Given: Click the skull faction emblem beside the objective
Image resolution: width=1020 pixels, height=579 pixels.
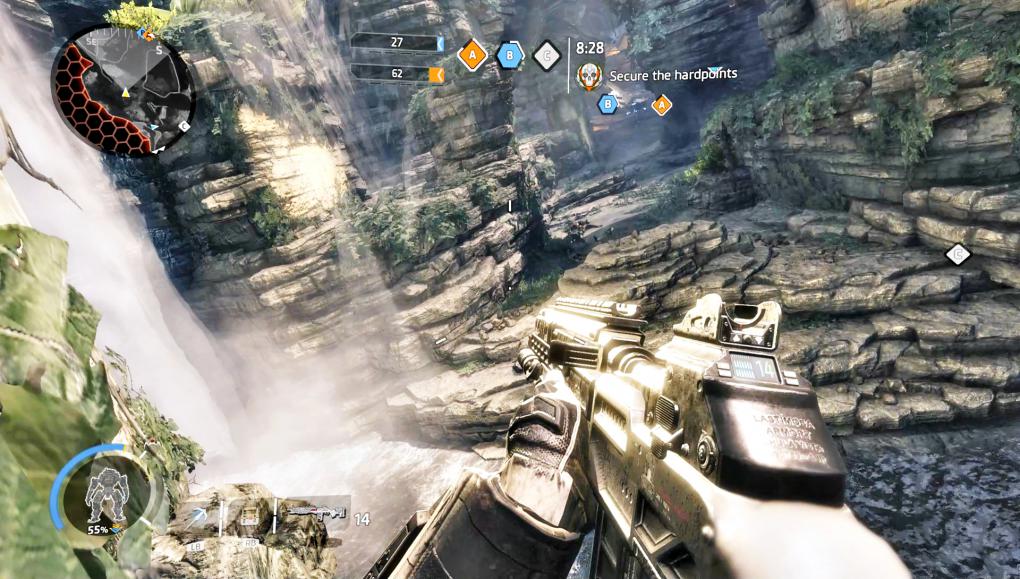Looking at the screenshot, I should point(589,74).
